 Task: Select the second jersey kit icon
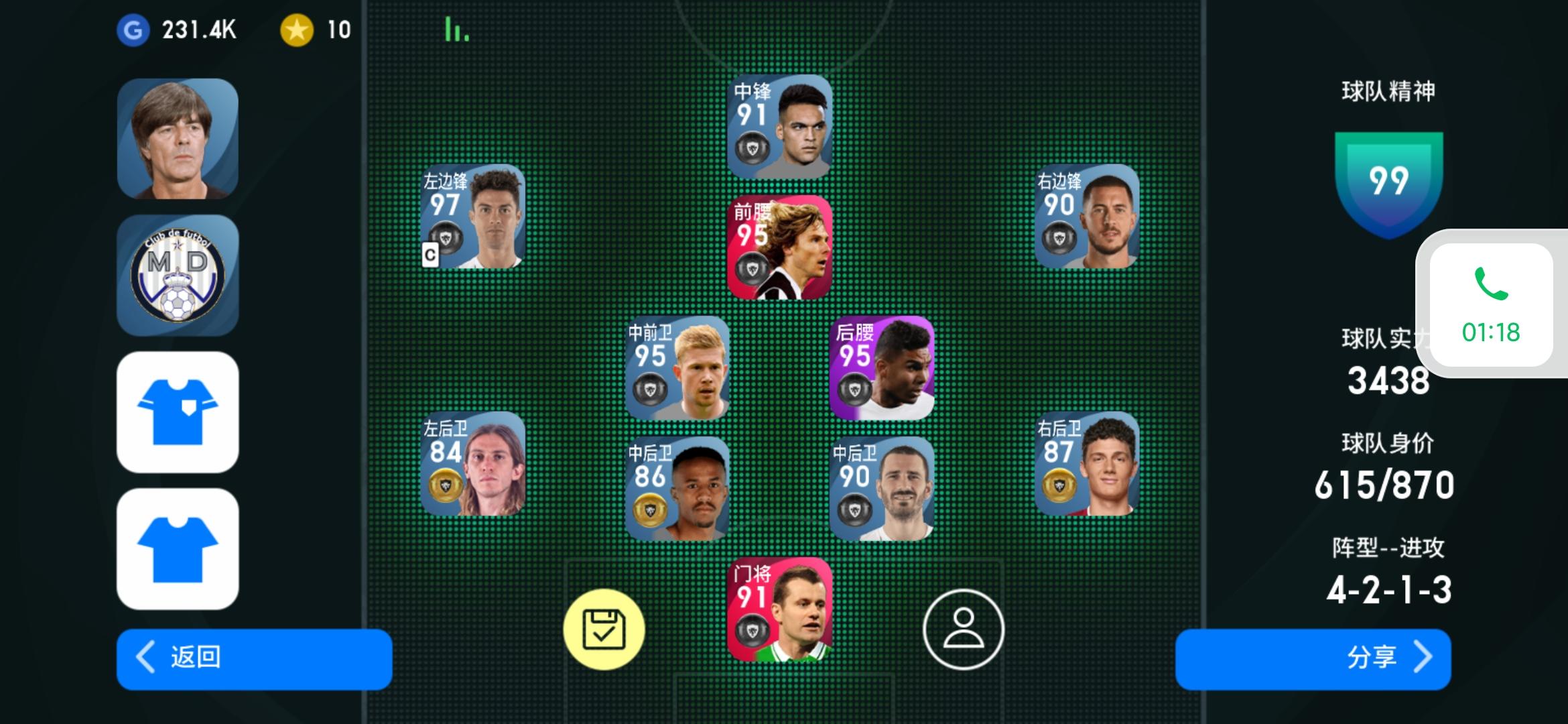pyautogui.click(x=178, y=546)
